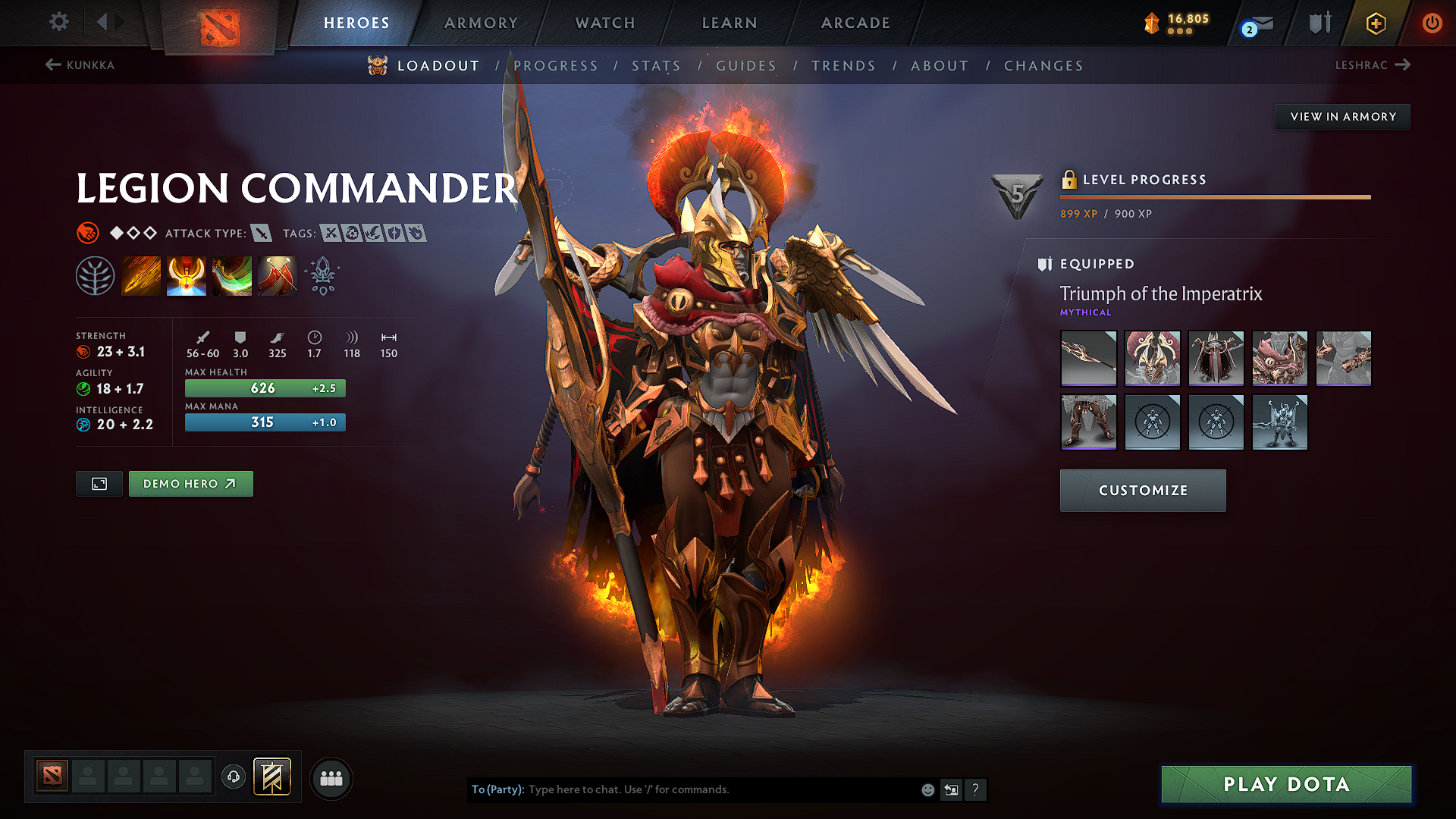Viewport: 1456px width, 819px height.
Task: Click the chat help question mark toggle
Action: (976, 789)
